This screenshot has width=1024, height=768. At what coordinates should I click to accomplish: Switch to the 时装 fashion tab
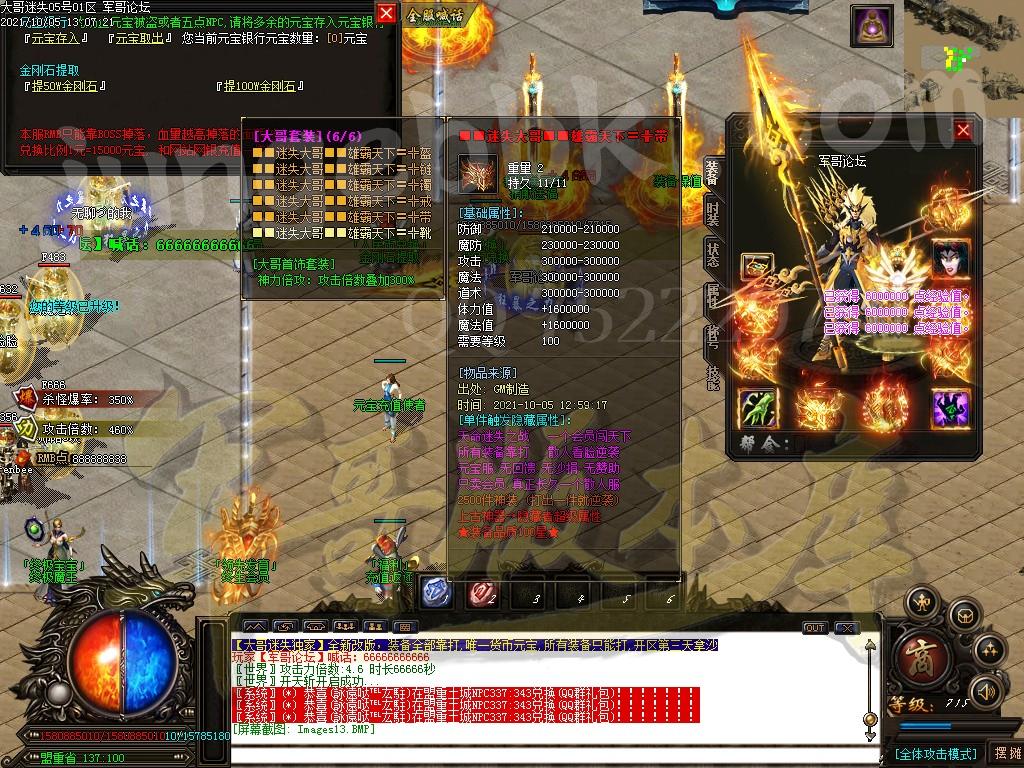pyautogui.click(x=712, y=211)
